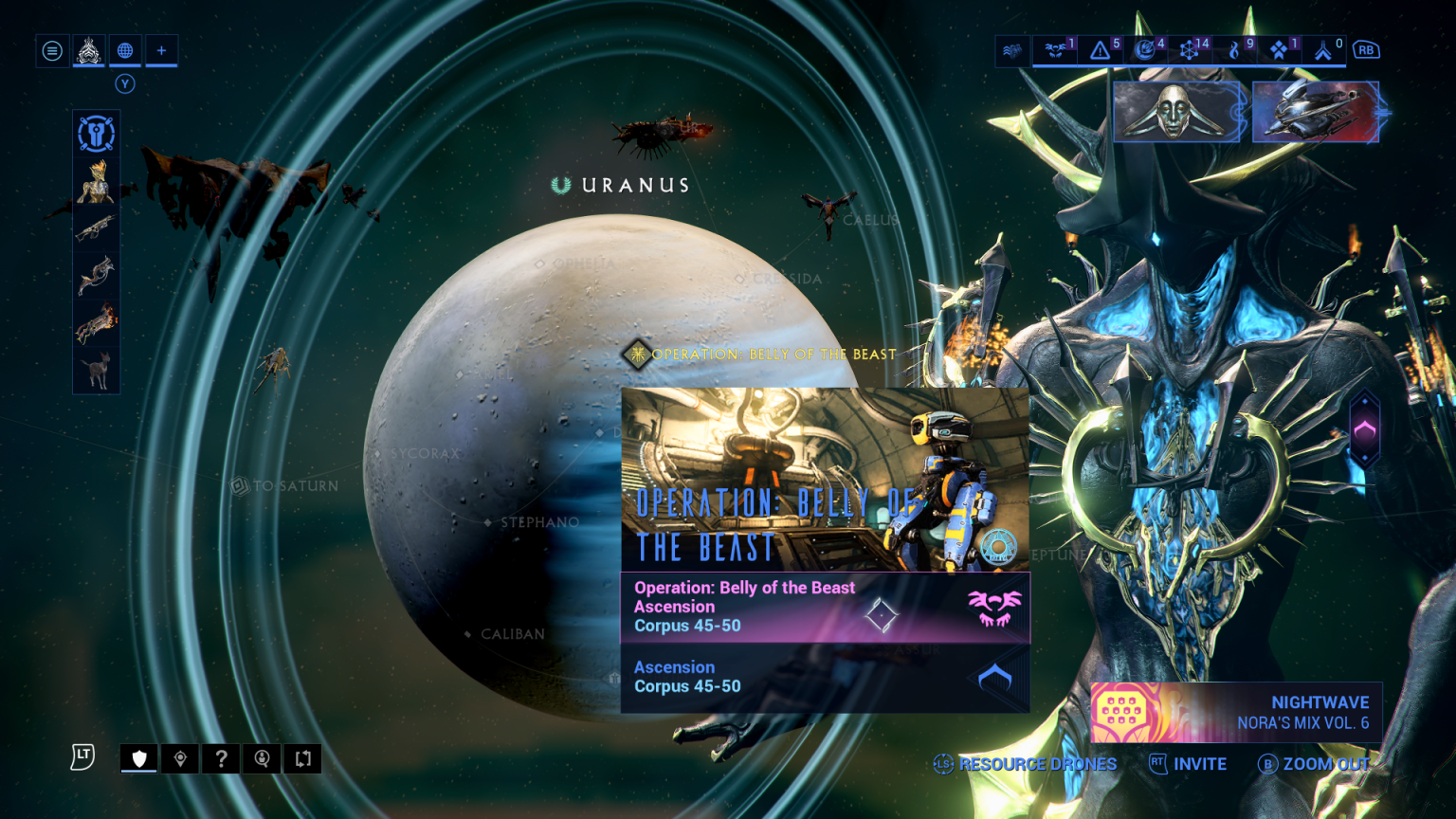
Task: Open the Nightwave Nora's Mix Vol. 6 panel
Action: click(x=1232, y=712)
